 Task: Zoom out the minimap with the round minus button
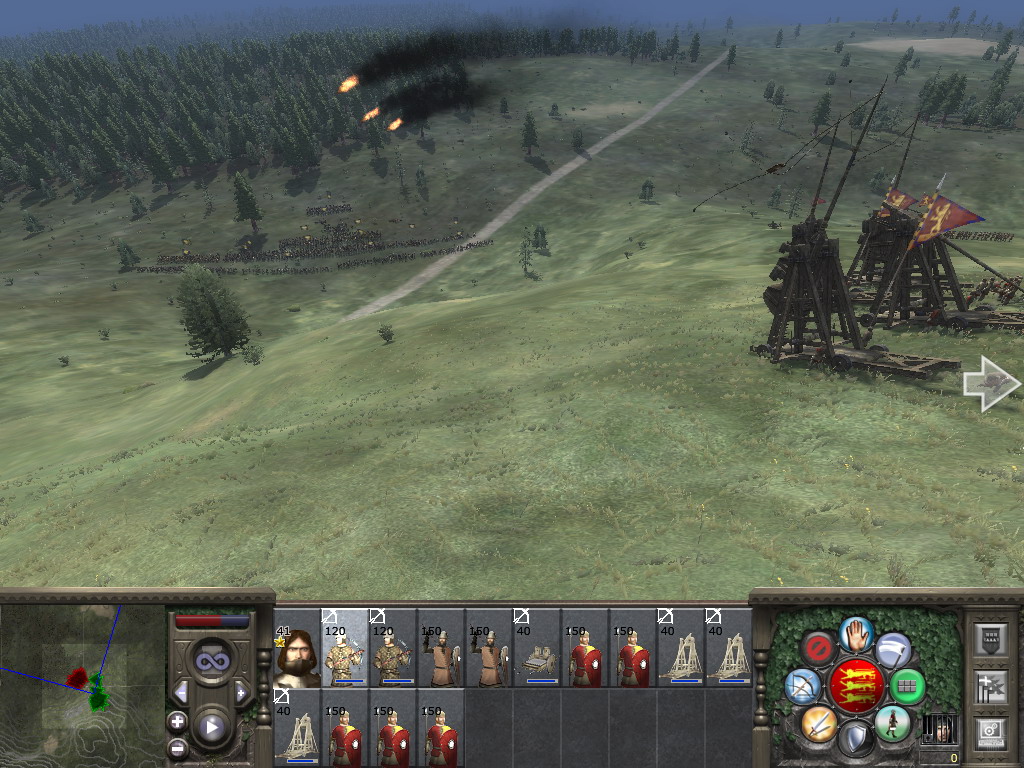177,747
